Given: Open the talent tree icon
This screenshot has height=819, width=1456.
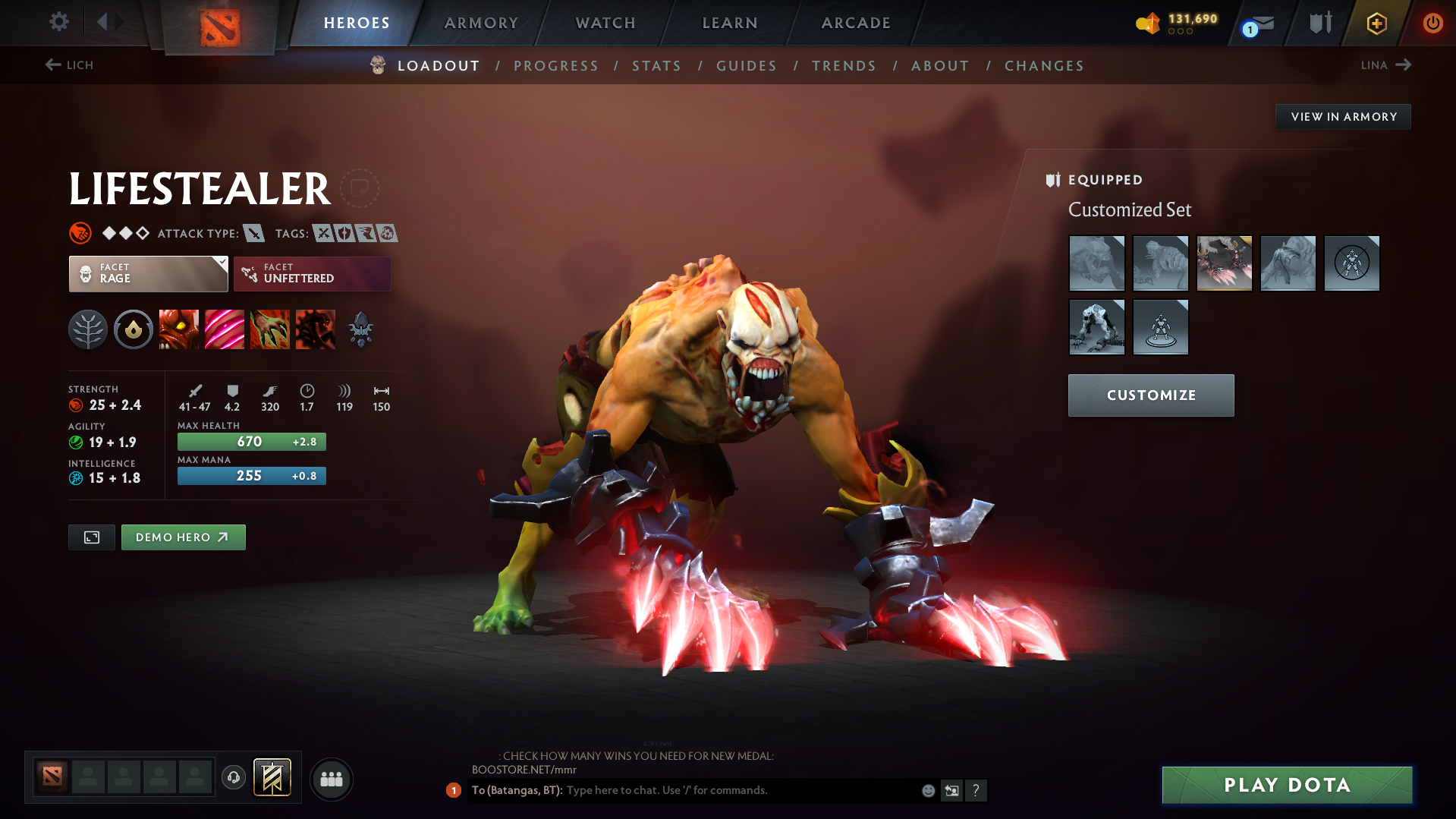Looking at the screenshot, I should click(x=87, y=329).
